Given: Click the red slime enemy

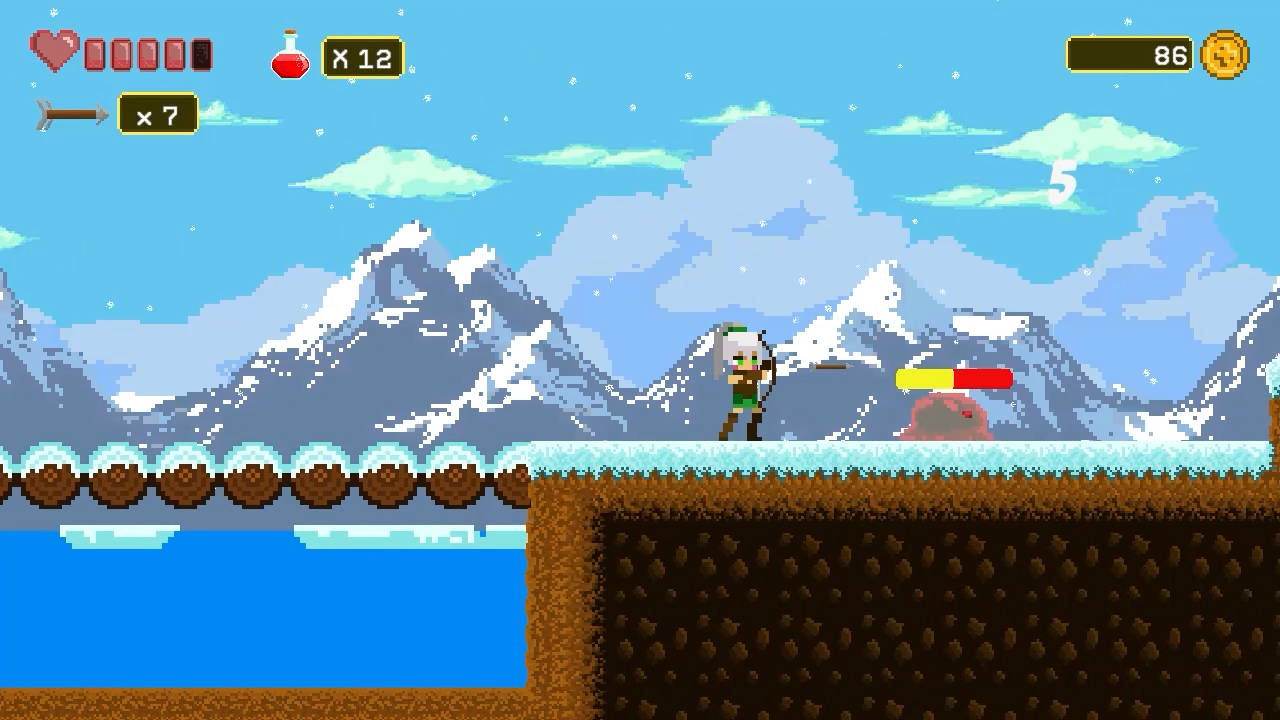Looking at the screenshot, I should [x=945, y=418].
